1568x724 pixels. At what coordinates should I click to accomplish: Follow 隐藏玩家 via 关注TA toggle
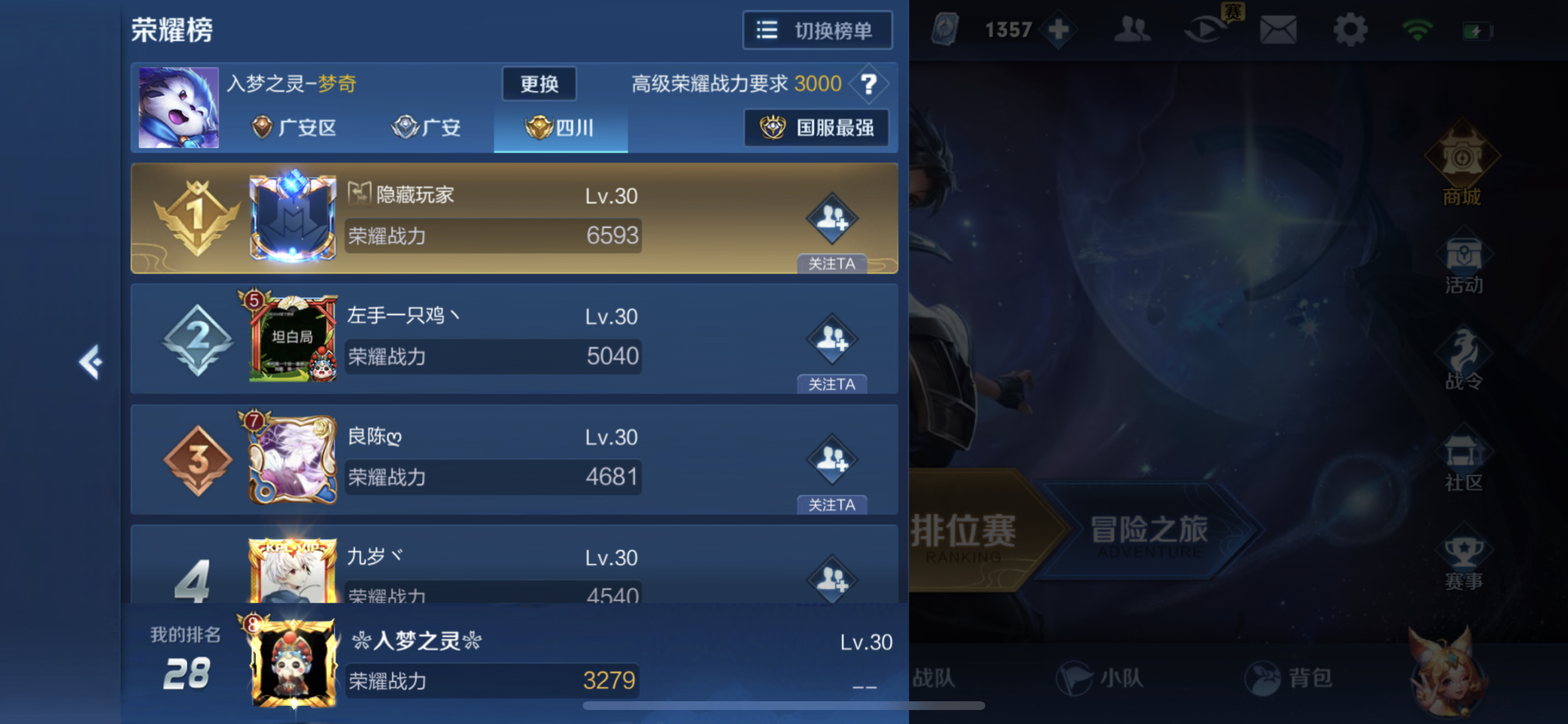click(x=831, y=263)
